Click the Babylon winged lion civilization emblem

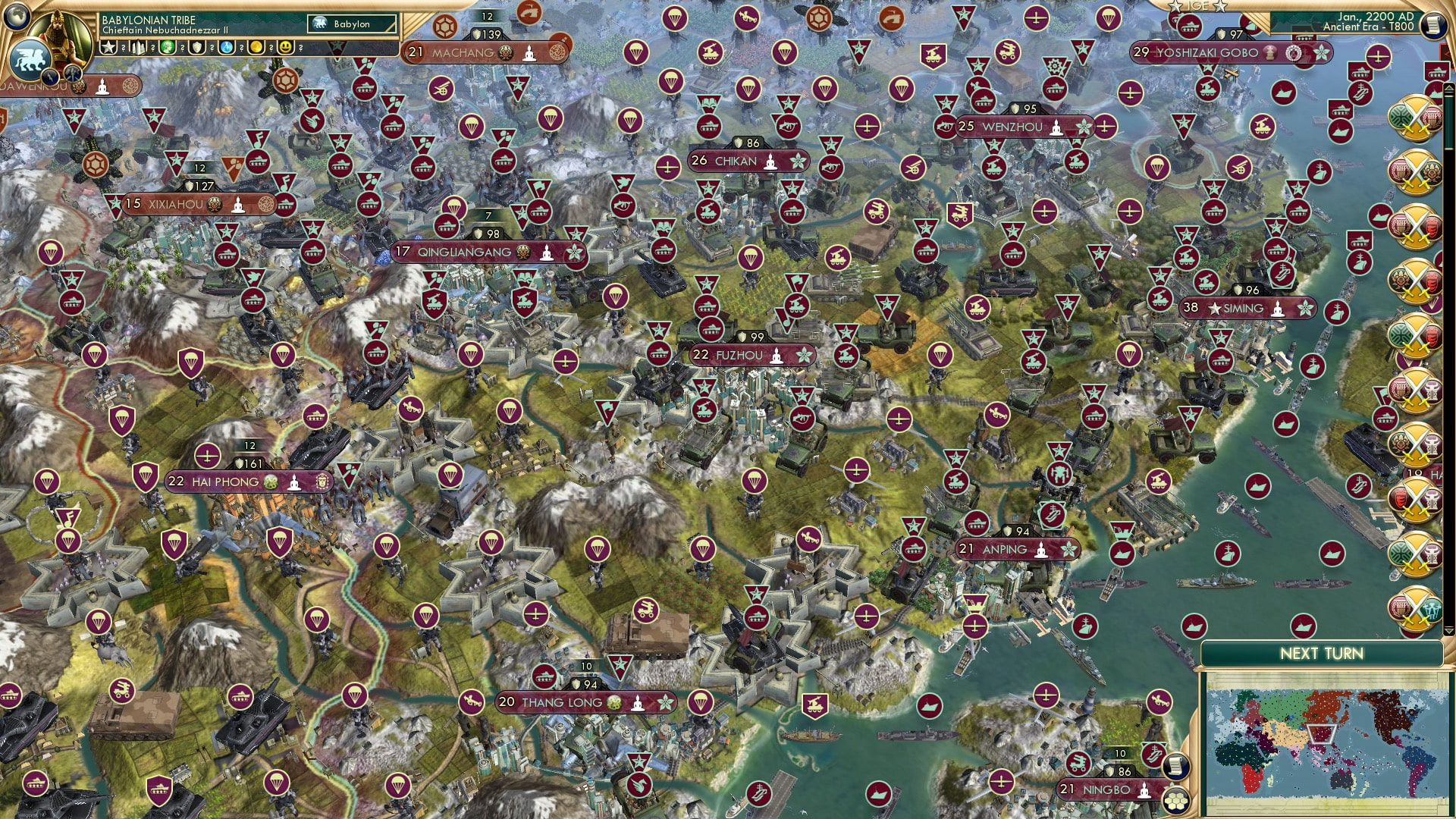pos(31,58)
